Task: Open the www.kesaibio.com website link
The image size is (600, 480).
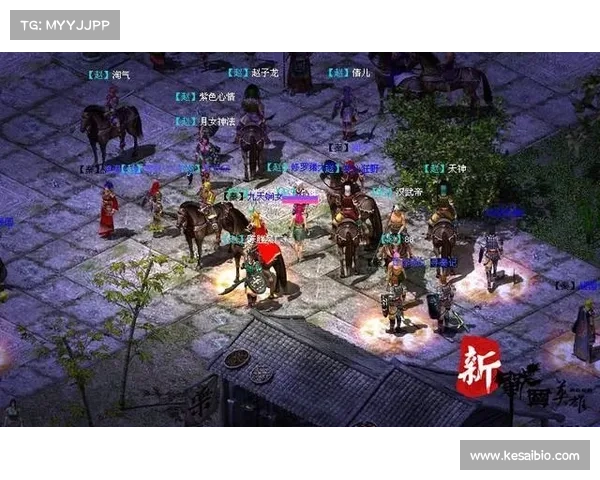Action: tap(524, 456)
